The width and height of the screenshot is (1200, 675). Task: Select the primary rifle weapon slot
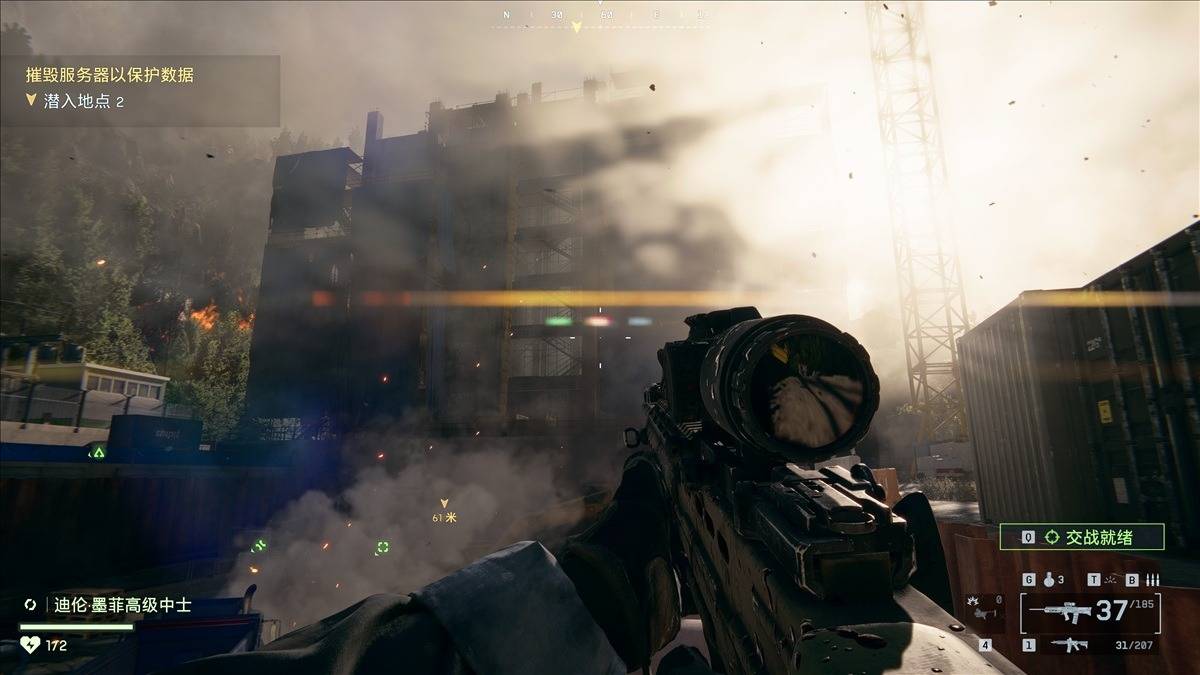click(1090, 611)
